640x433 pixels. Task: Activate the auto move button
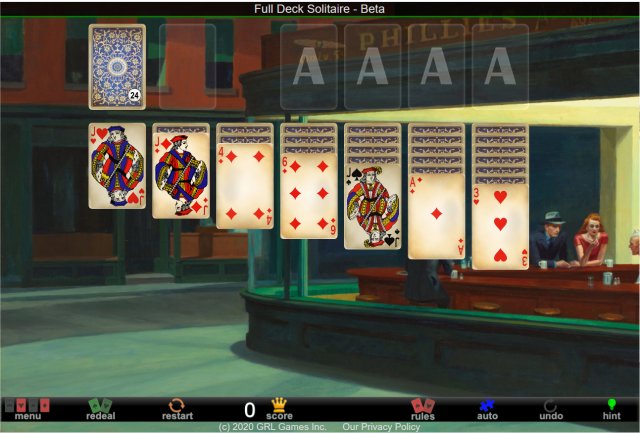click(x=487, y=408)
